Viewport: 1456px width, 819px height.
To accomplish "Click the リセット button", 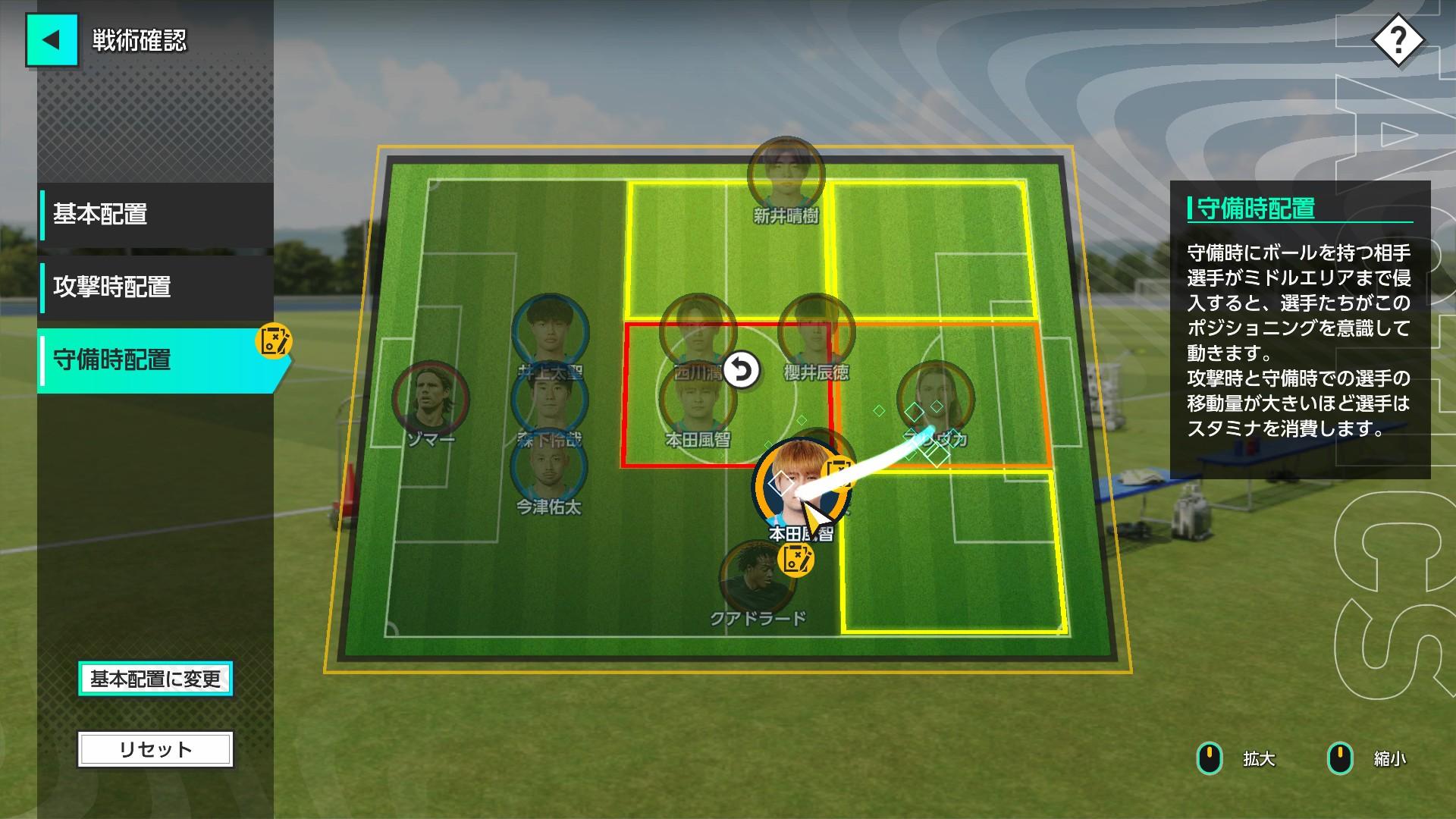I will point(155,749).
